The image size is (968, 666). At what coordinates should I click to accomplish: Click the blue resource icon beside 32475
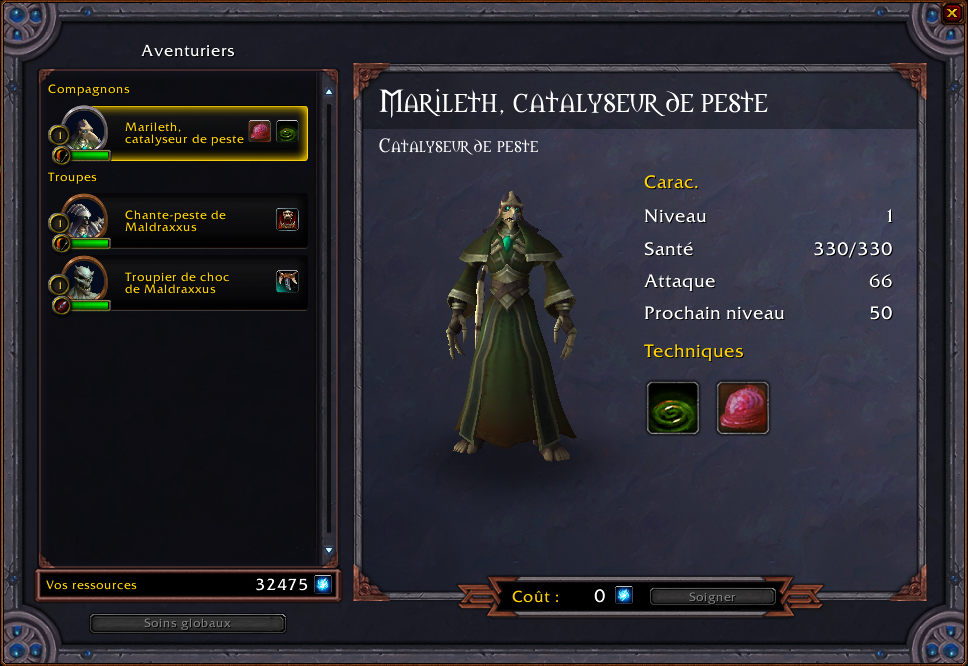click(323, 585)
